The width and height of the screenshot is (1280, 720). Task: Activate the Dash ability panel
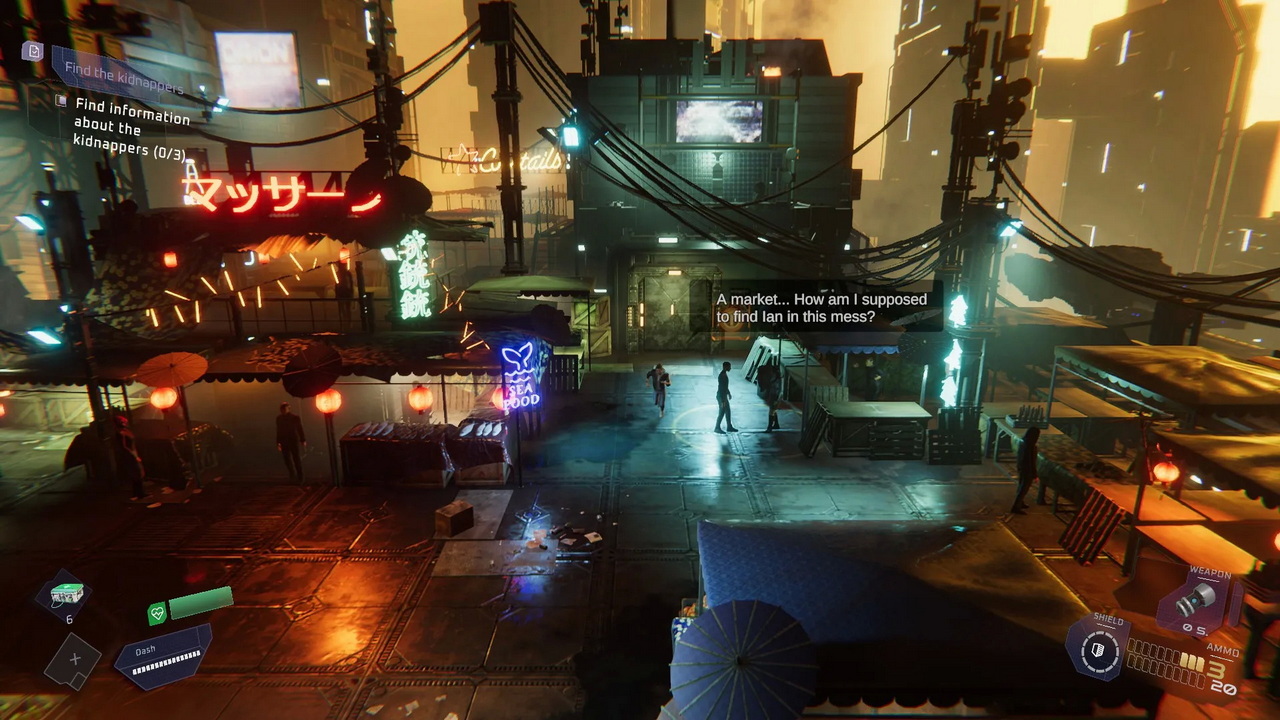point(163,656)
